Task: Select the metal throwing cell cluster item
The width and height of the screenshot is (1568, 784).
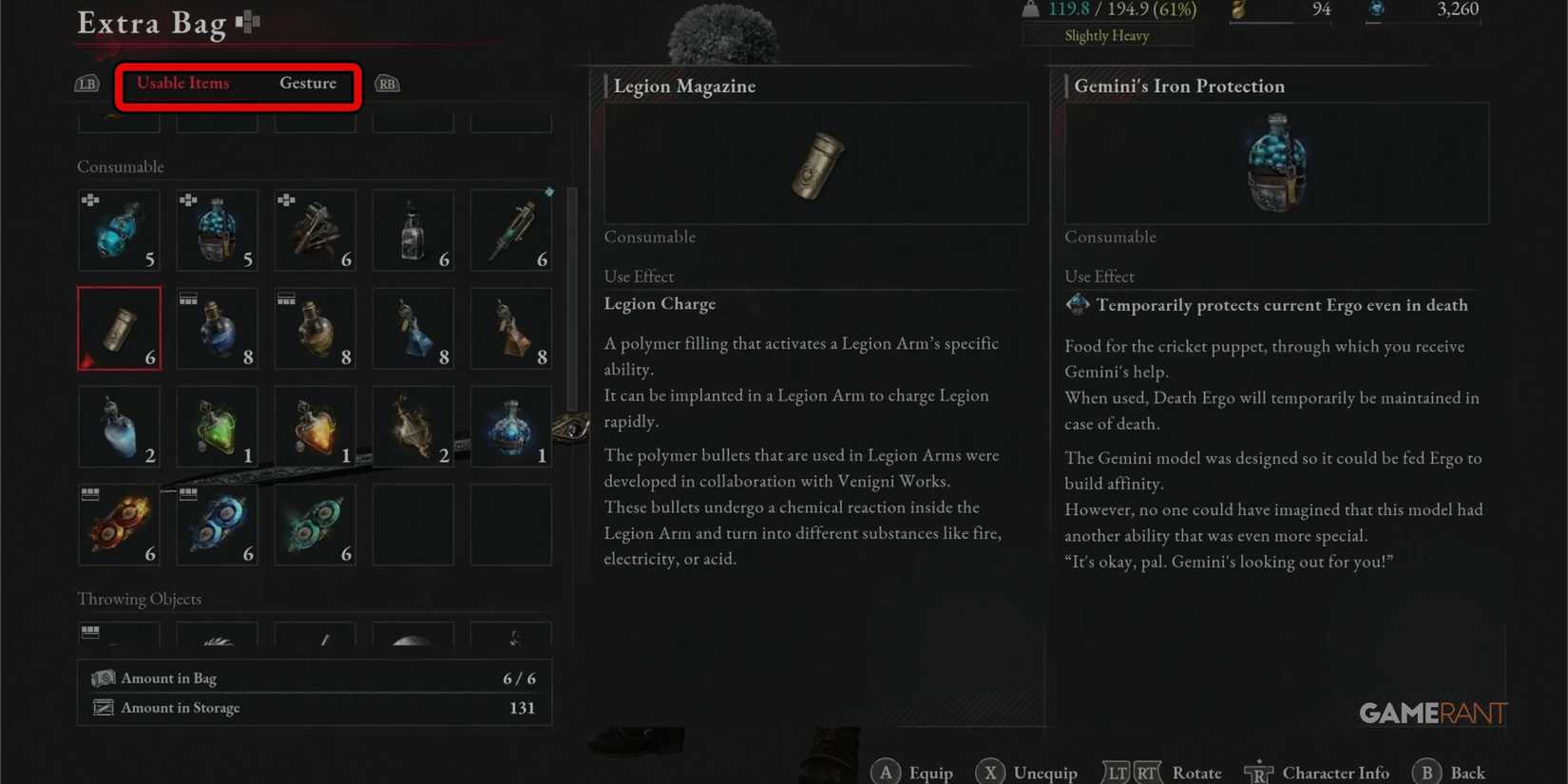Action: tap(315, 230)
